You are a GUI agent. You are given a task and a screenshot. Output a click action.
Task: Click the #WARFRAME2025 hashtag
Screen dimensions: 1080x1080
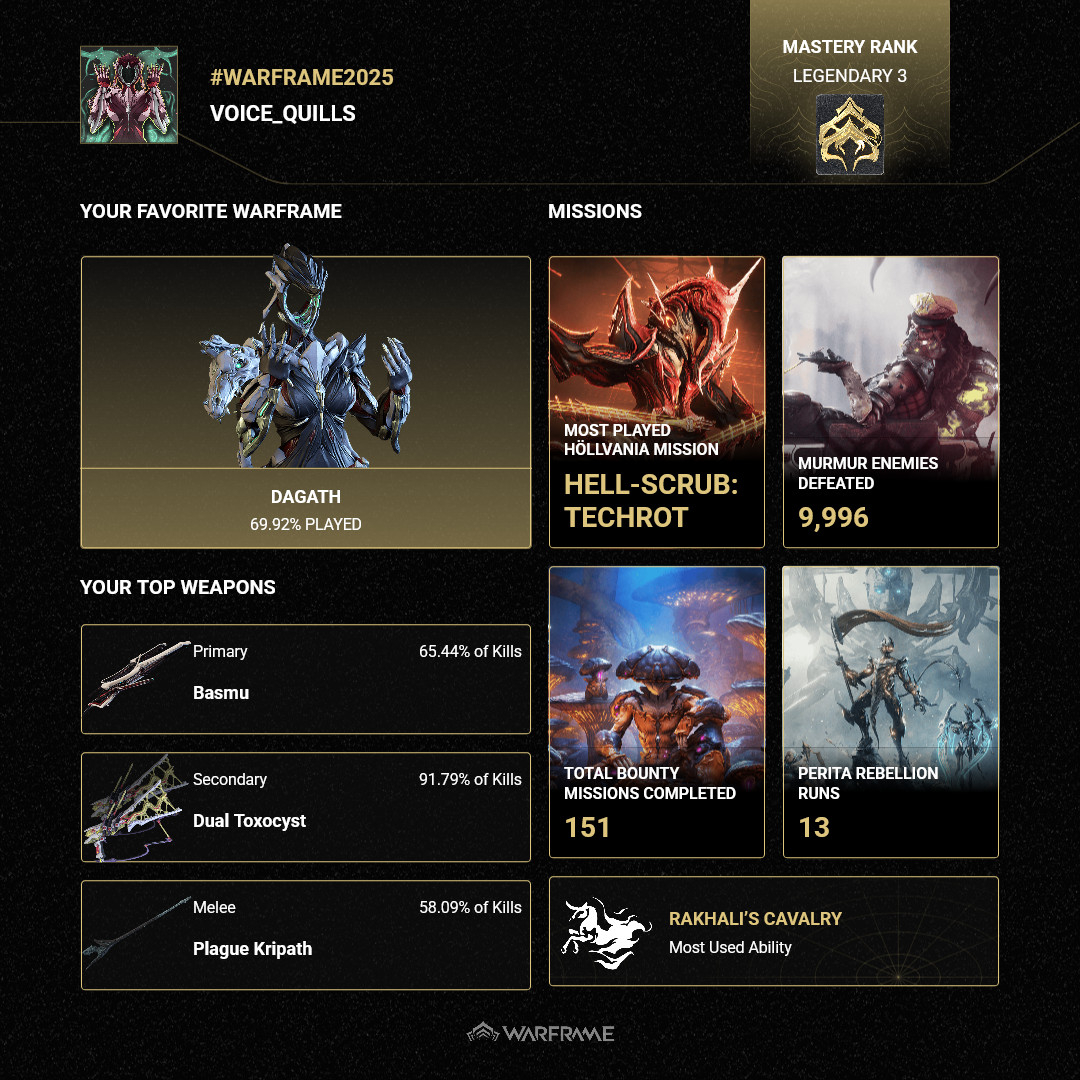(302, 78)
